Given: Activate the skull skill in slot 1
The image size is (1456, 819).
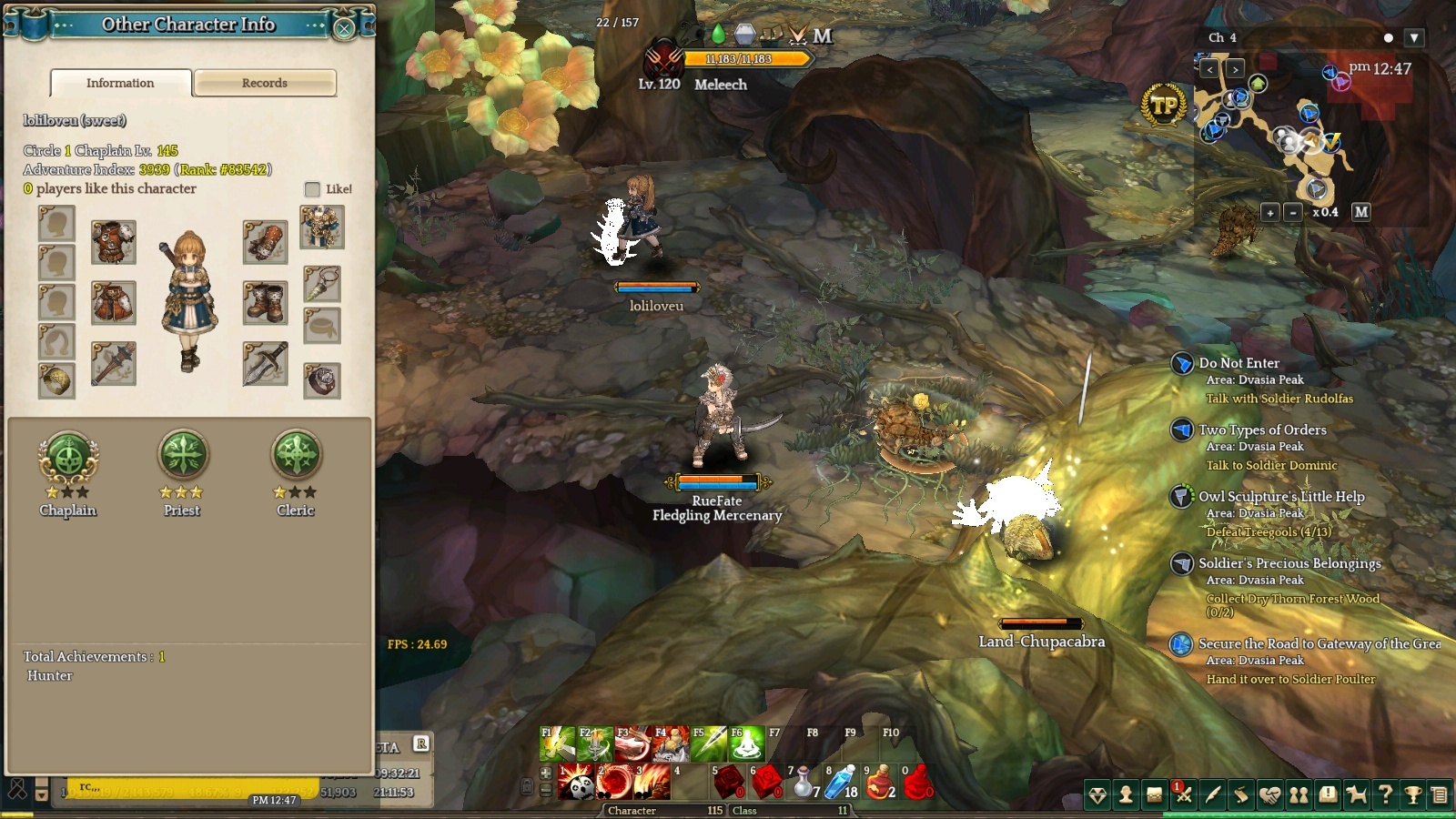Looking at the screenshot, I should pos(575,782).
